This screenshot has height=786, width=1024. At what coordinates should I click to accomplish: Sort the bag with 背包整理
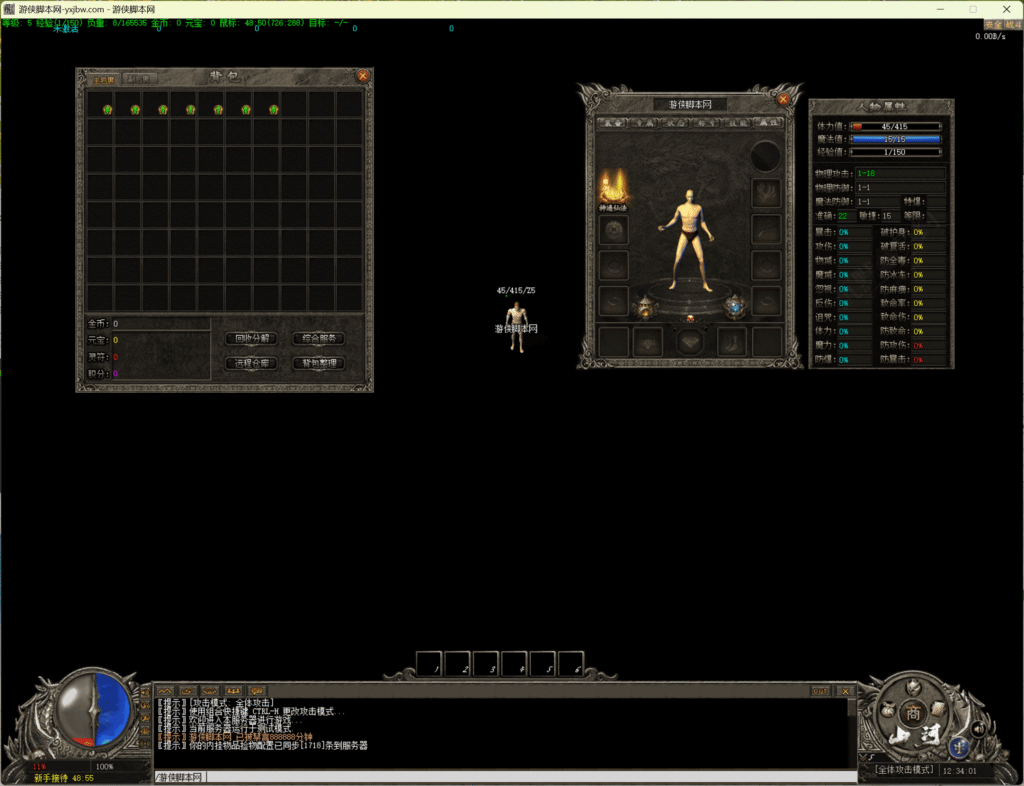coord(318,363)
